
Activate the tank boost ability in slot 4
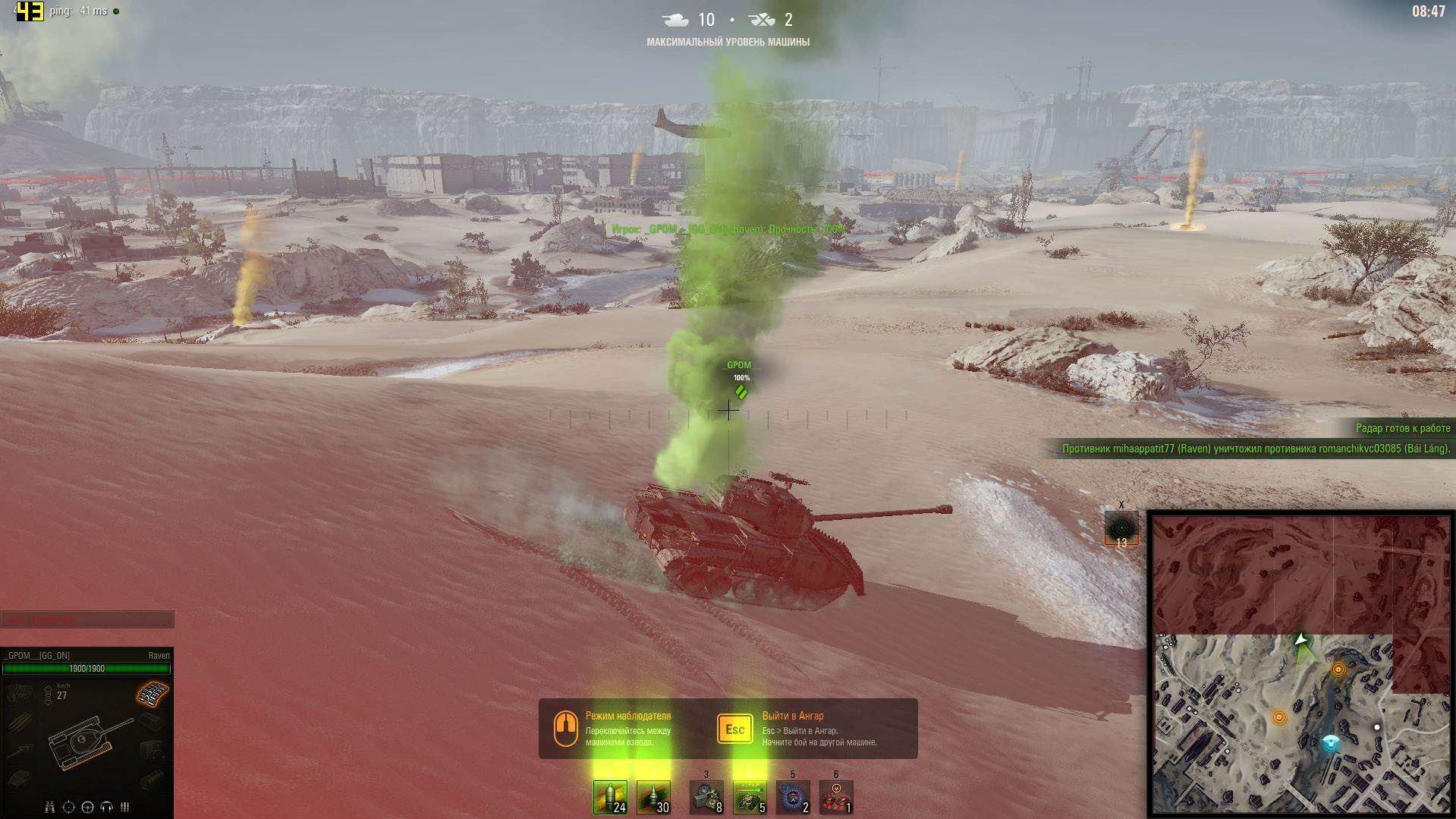750,797
